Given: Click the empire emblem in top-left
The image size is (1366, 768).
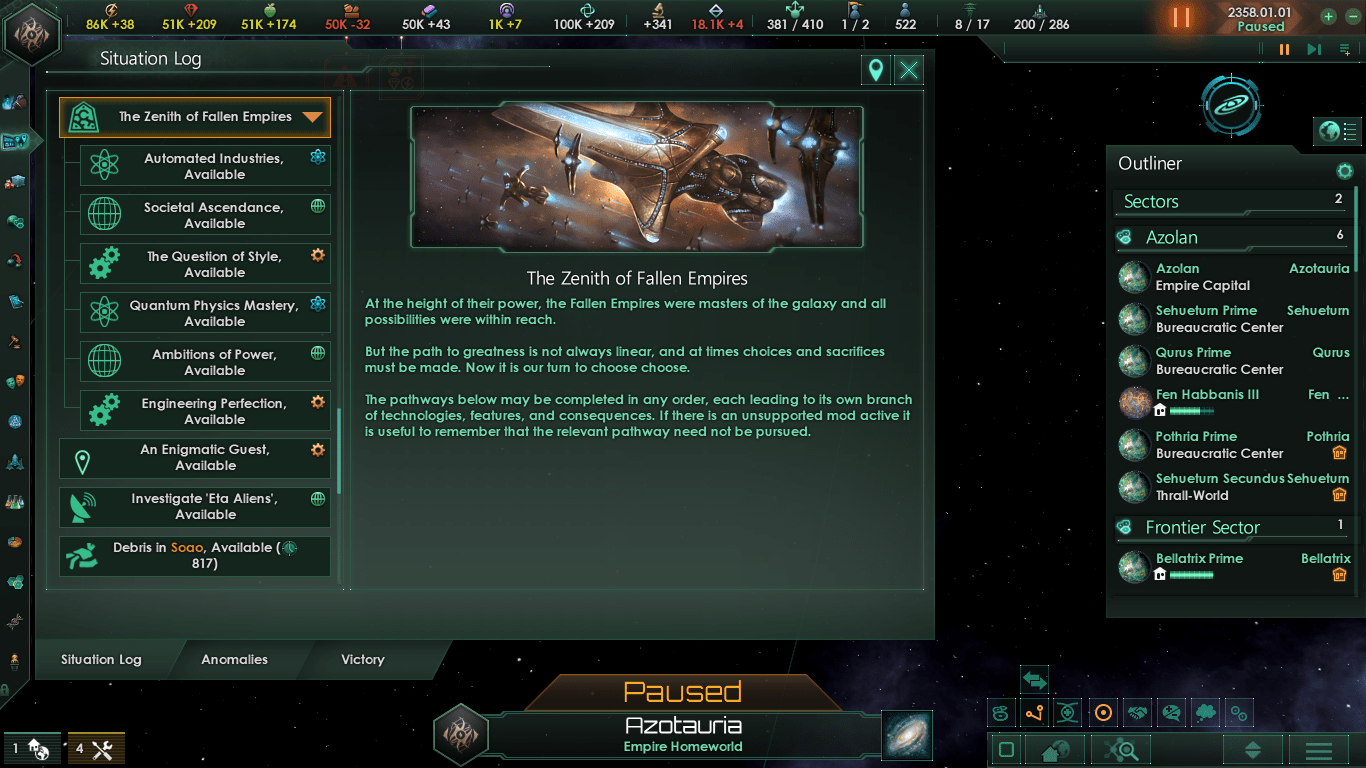Looking at the screenshot, I should tap(33, 33).
